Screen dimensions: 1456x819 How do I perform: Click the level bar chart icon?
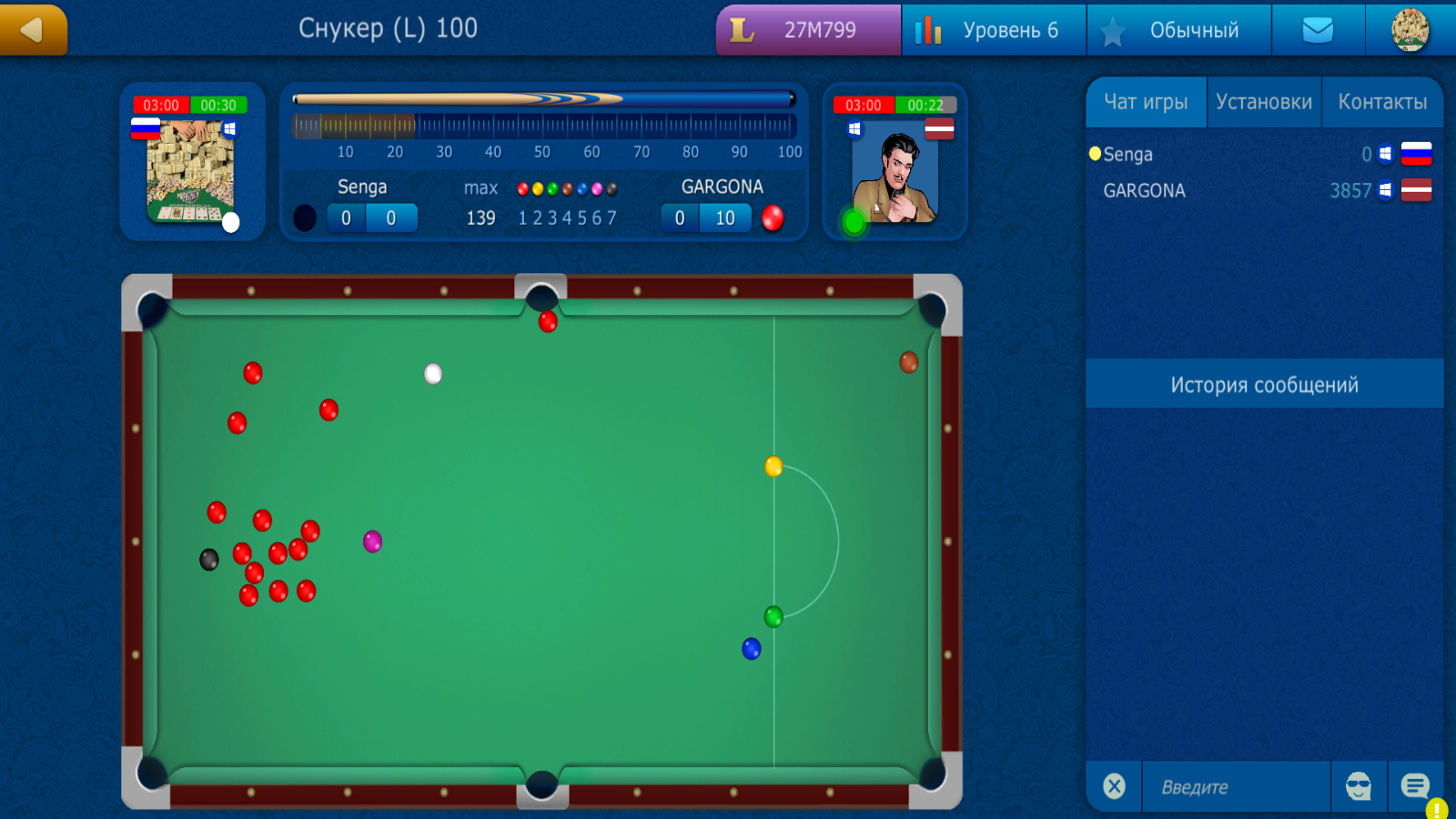[x=929, y=29]
